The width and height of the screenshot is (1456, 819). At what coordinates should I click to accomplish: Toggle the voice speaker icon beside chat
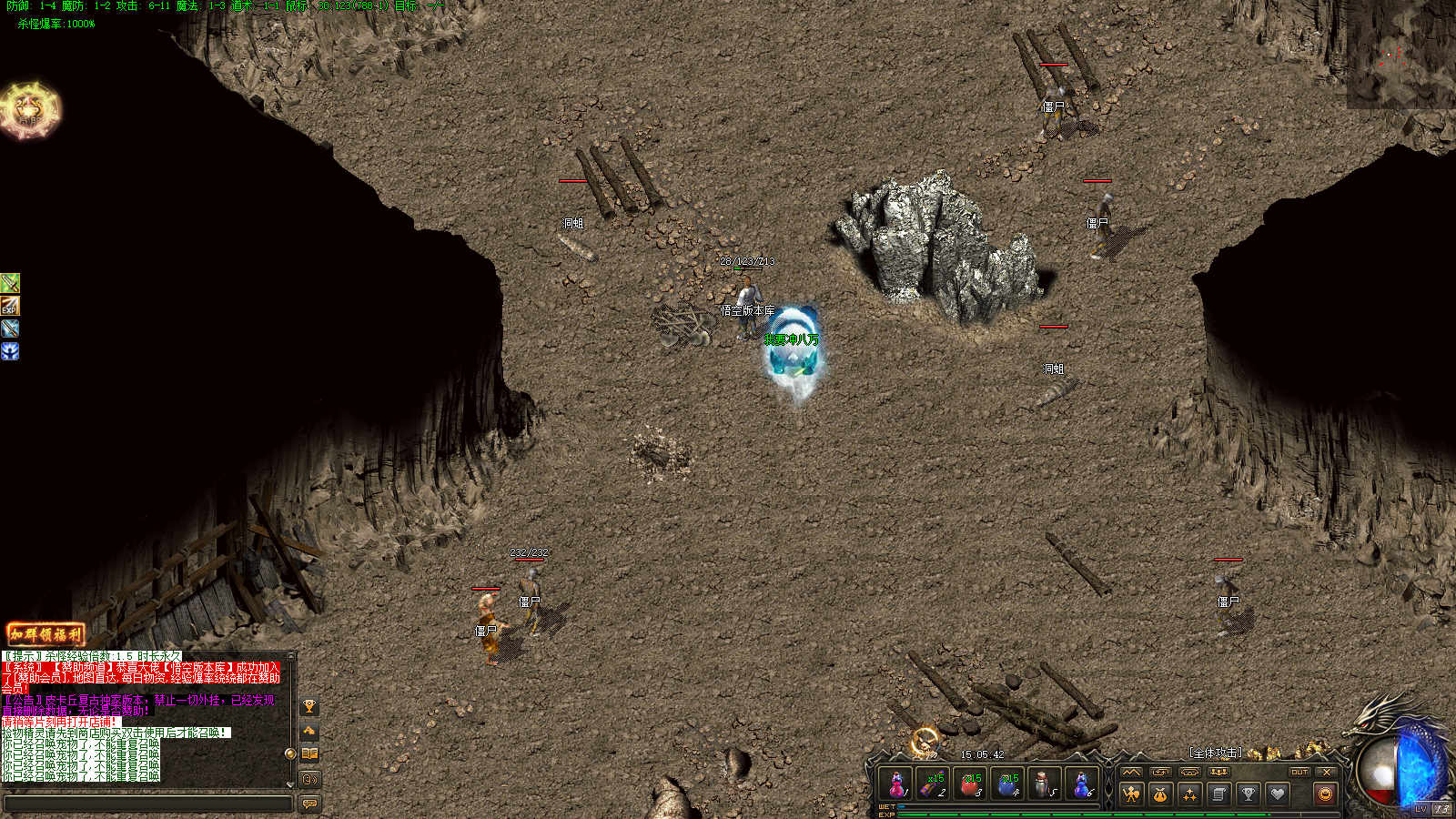point(309,779)
